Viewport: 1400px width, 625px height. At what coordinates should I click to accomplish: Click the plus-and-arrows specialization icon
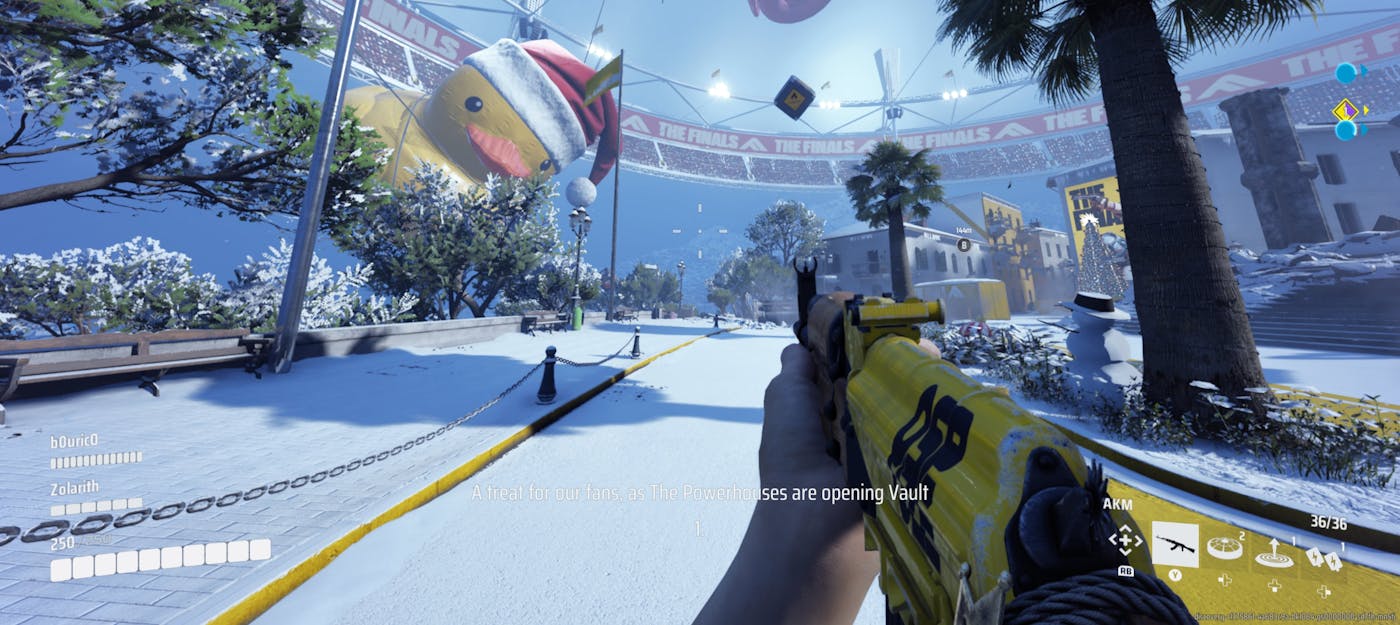pyautogui.click(x=1125, y=541)
